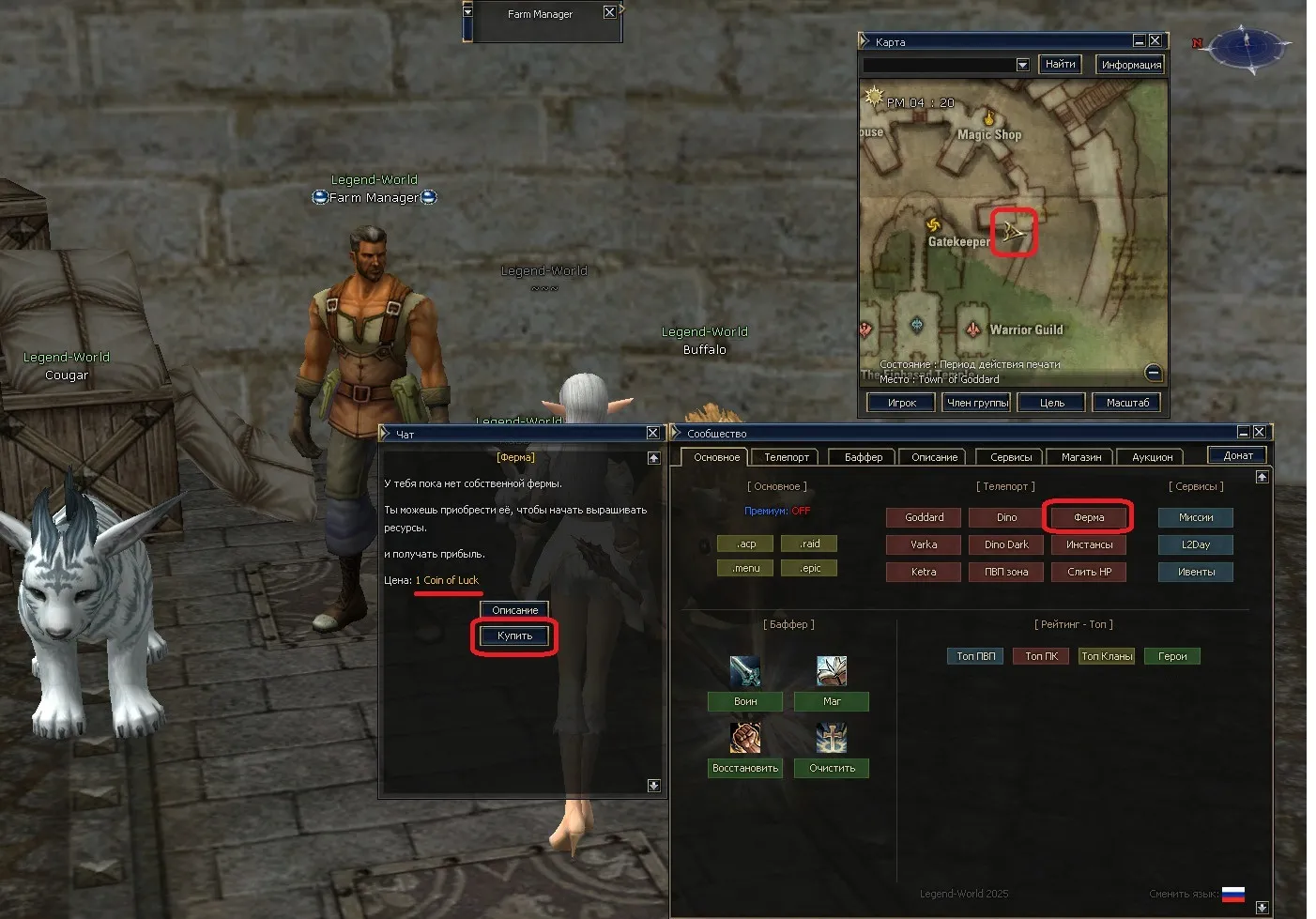Apply the Воин buff set
The width and height of the screenshot is (1316, 919).
745,701
